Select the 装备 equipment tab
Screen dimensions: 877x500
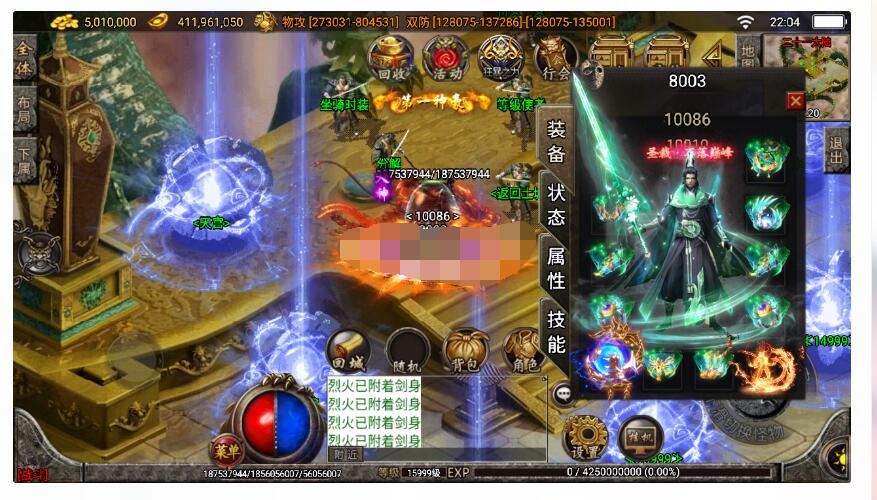point(556,141)
